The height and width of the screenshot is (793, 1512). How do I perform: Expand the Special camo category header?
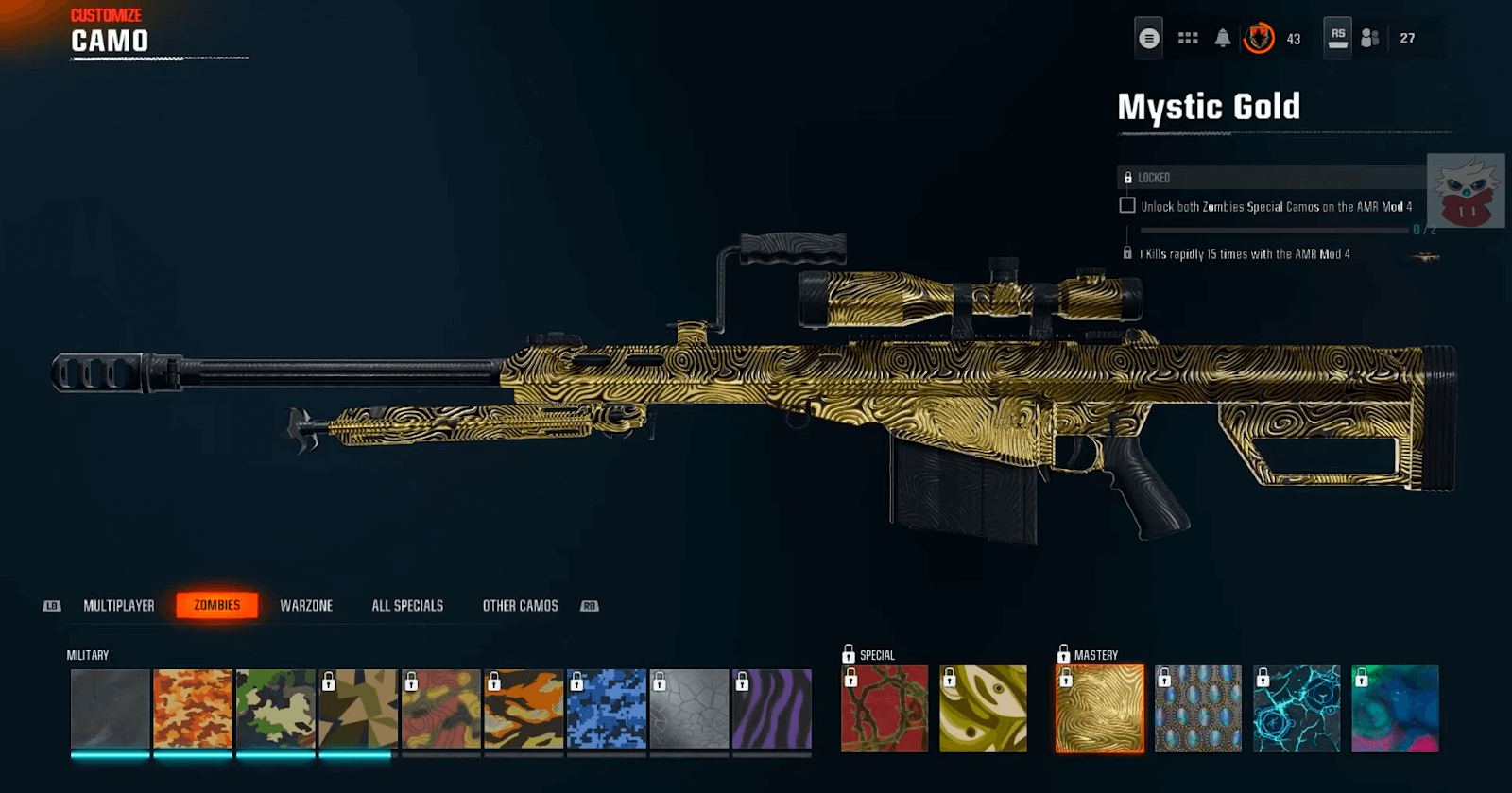870,654
